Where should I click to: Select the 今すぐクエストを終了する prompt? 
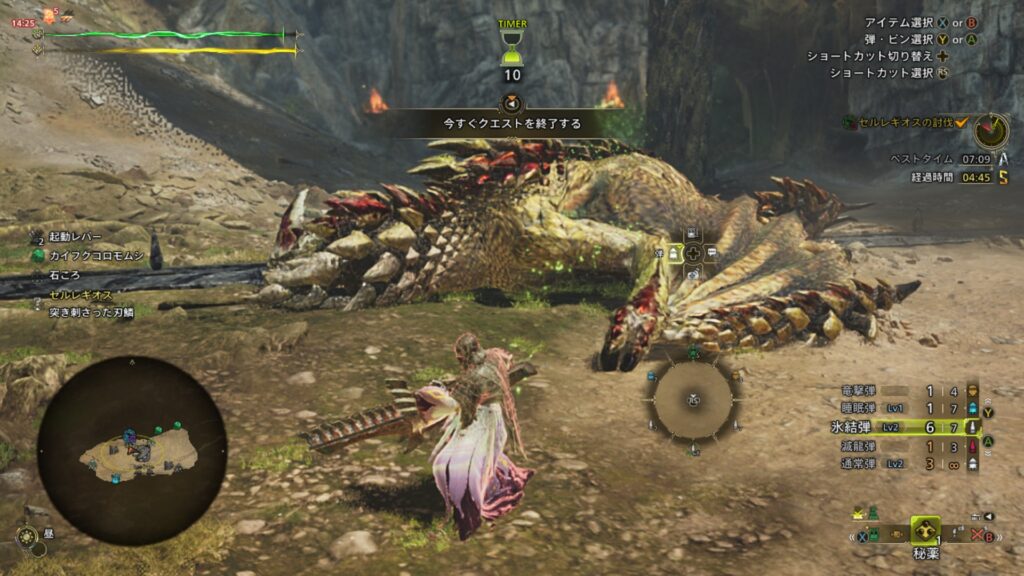click(x=512, y=123)
